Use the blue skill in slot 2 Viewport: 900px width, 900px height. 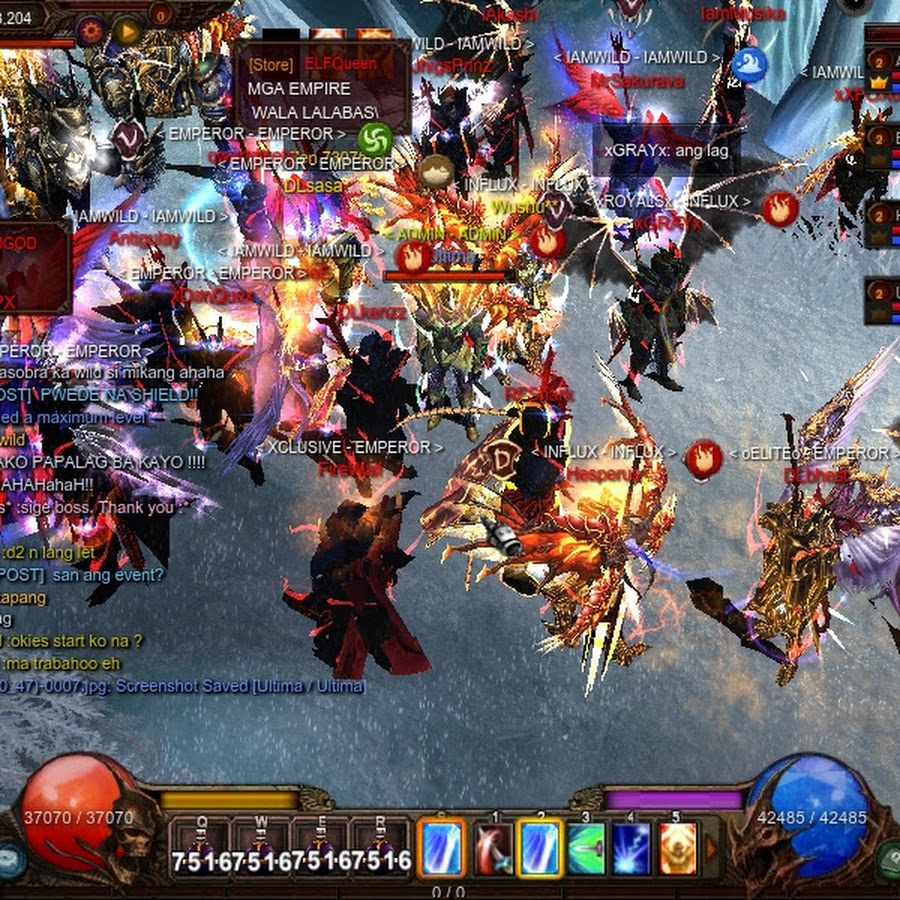(540, 848)
